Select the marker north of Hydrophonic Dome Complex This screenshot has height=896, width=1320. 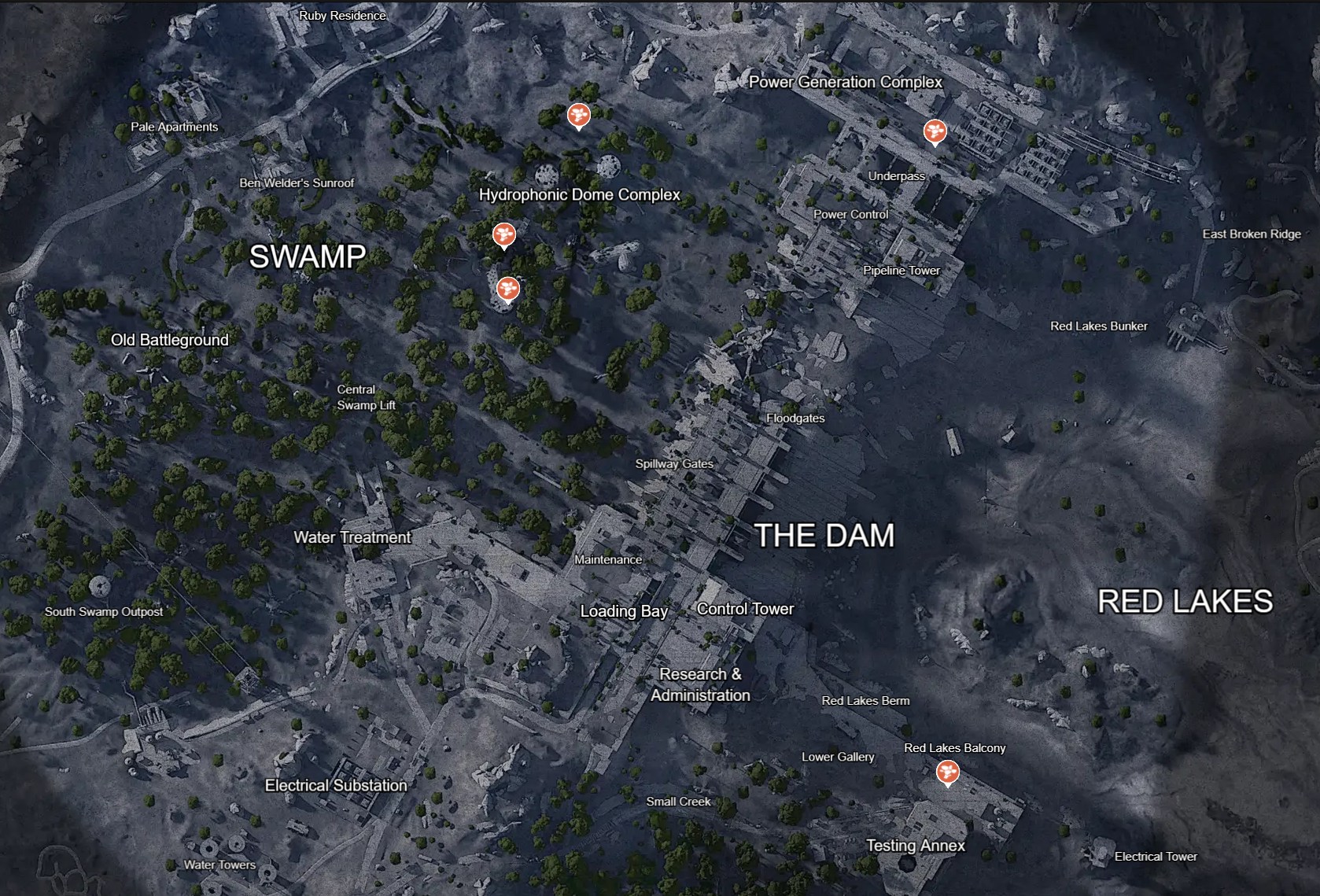[578, 117]
